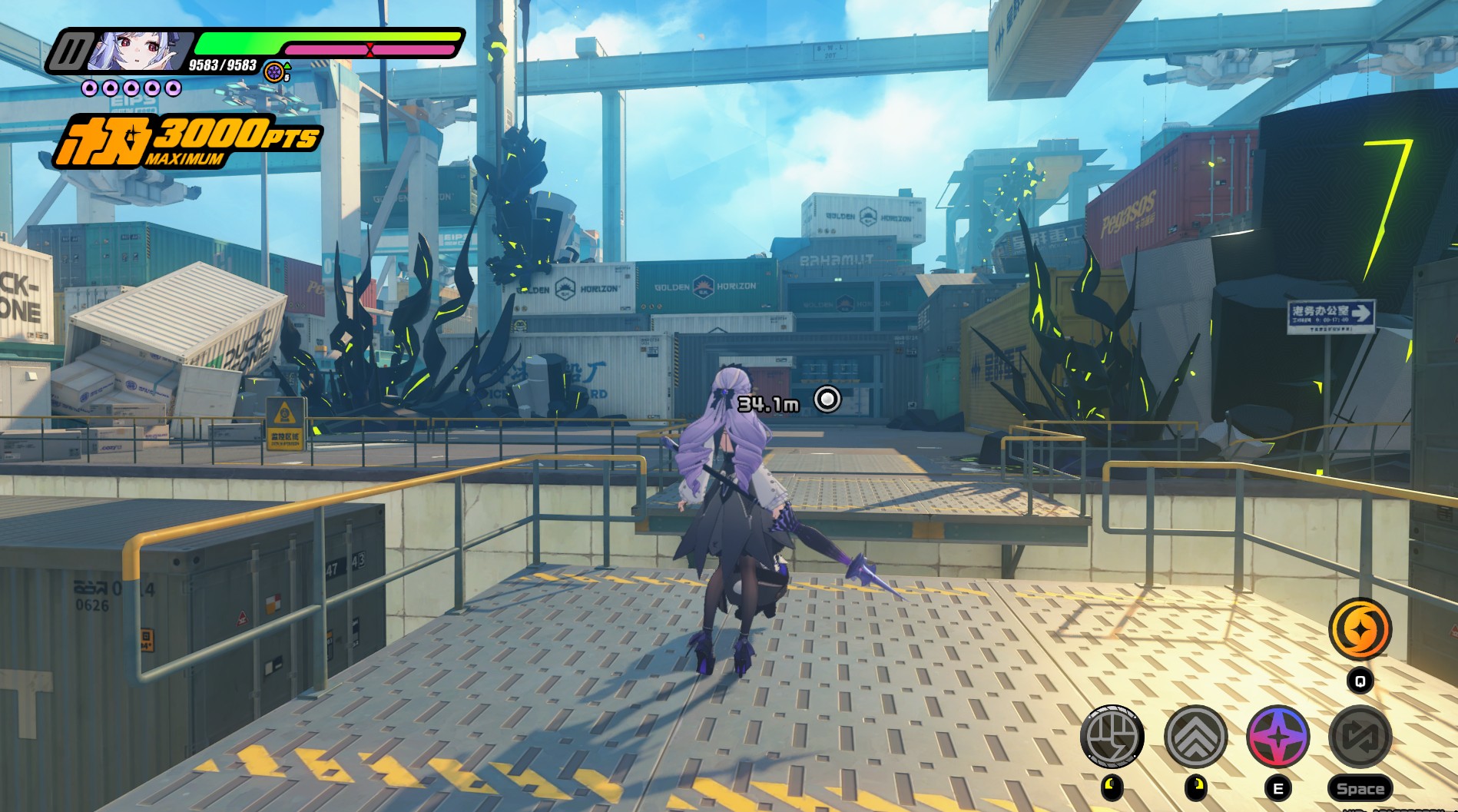Click the small purple buff status icon
The image size is (1458, 812).
tap(273, 72)
